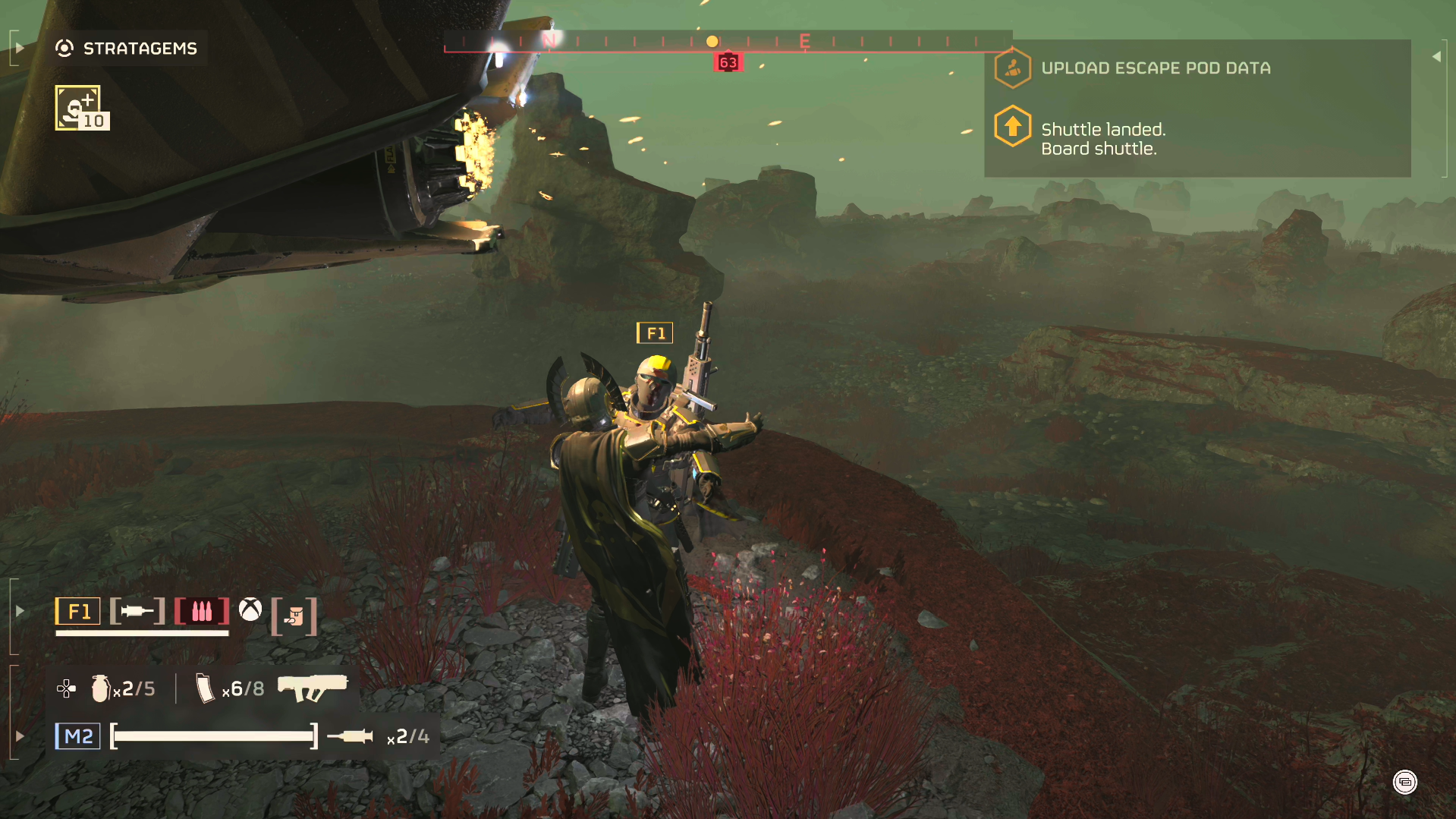Choose the grenade icon in weapon panel

(100, 688)
